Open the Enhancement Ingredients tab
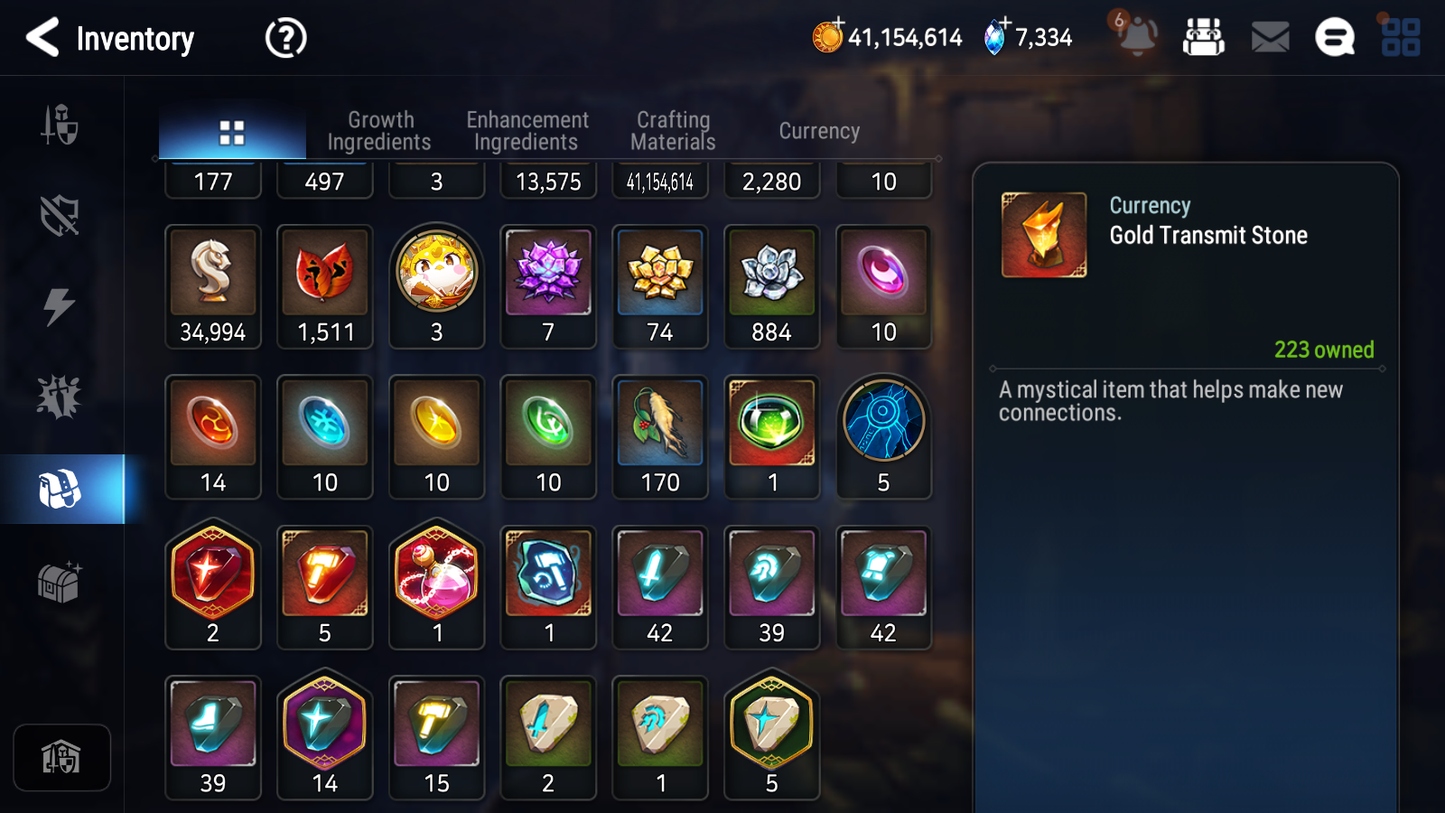 click(x=526, y=130)
